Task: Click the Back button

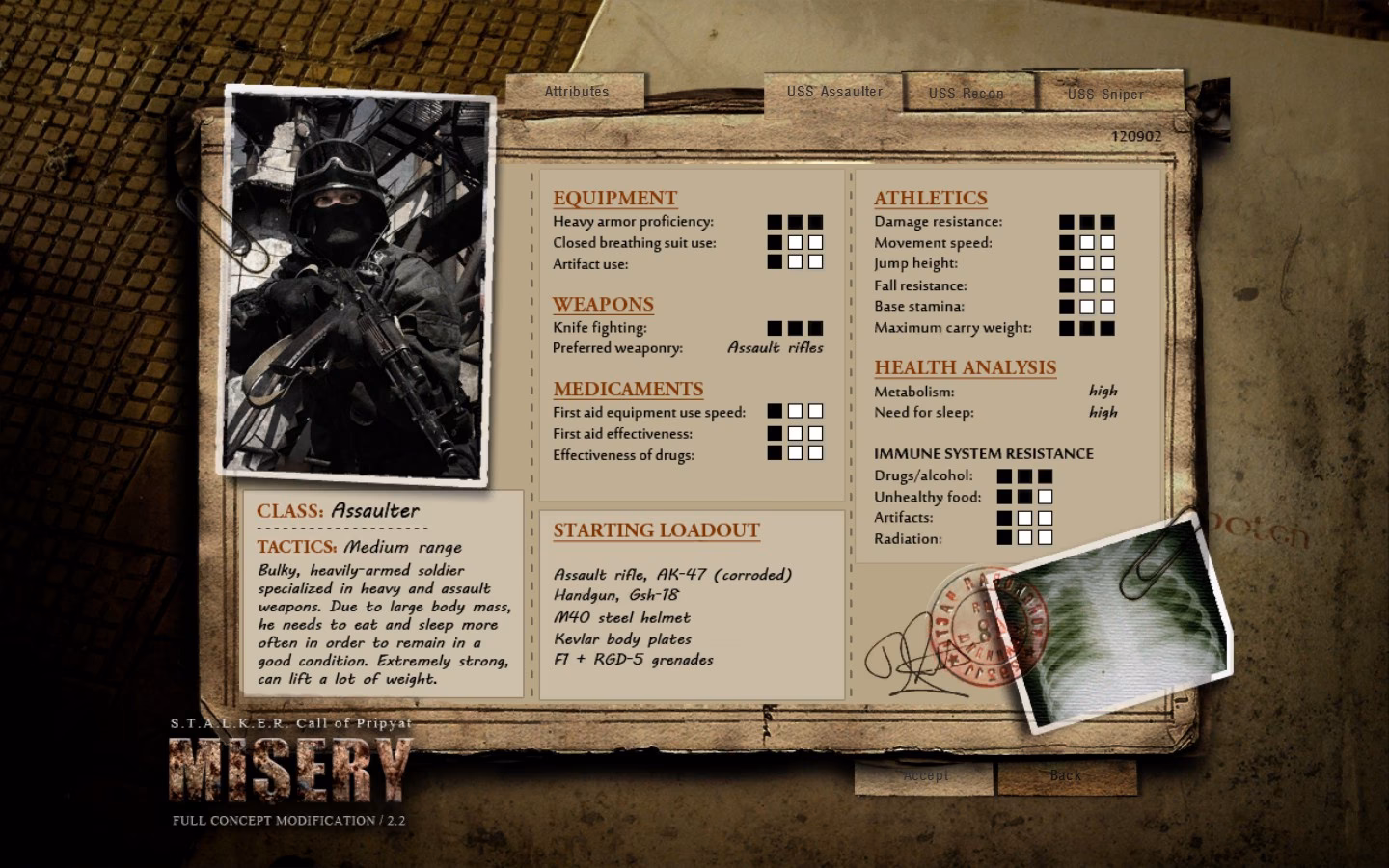Action: (1066, 774)
